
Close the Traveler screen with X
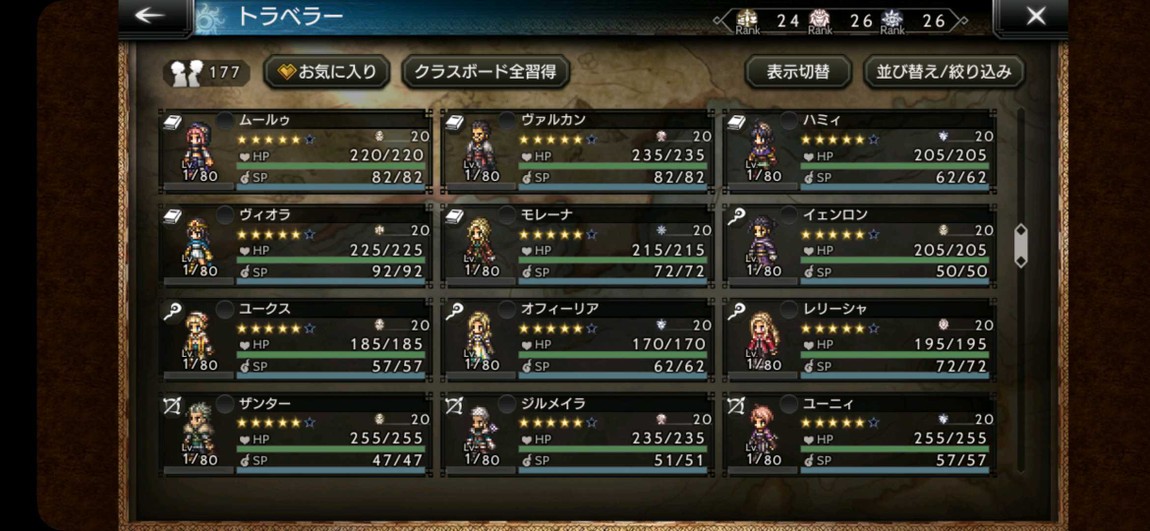click(x=1036, y=15)
